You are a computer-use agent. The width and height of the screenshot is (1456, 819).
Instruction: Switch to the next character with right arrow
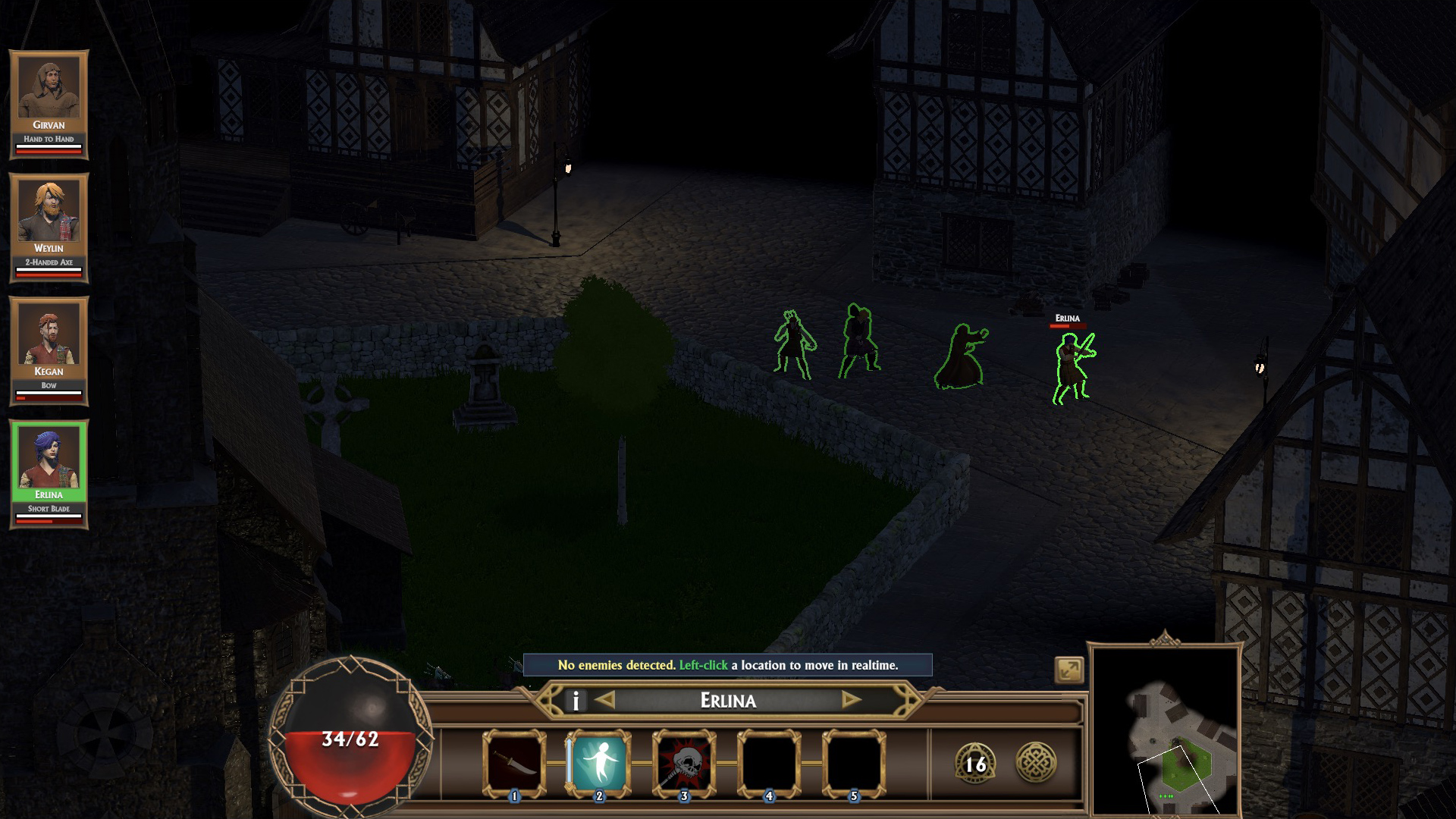tap(851, 700)
